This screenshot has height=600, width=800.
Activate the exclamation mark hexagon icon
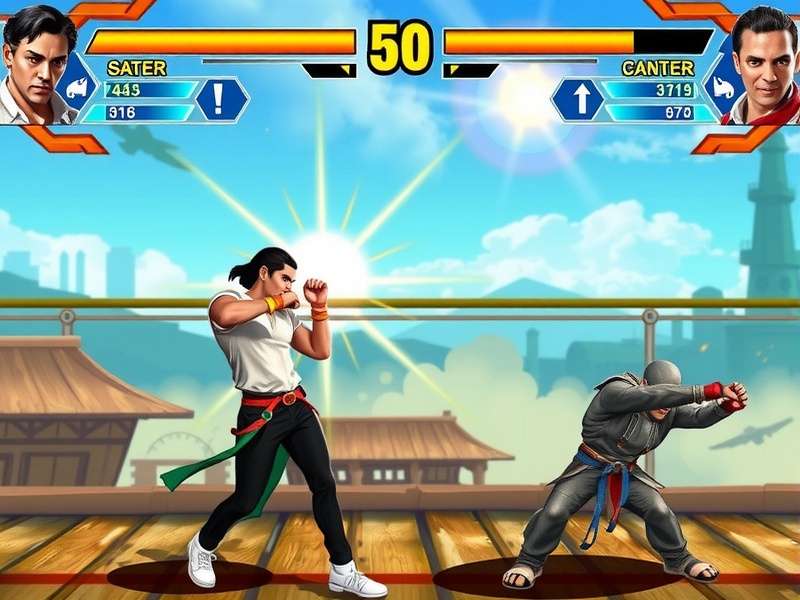tap(221, 99)
